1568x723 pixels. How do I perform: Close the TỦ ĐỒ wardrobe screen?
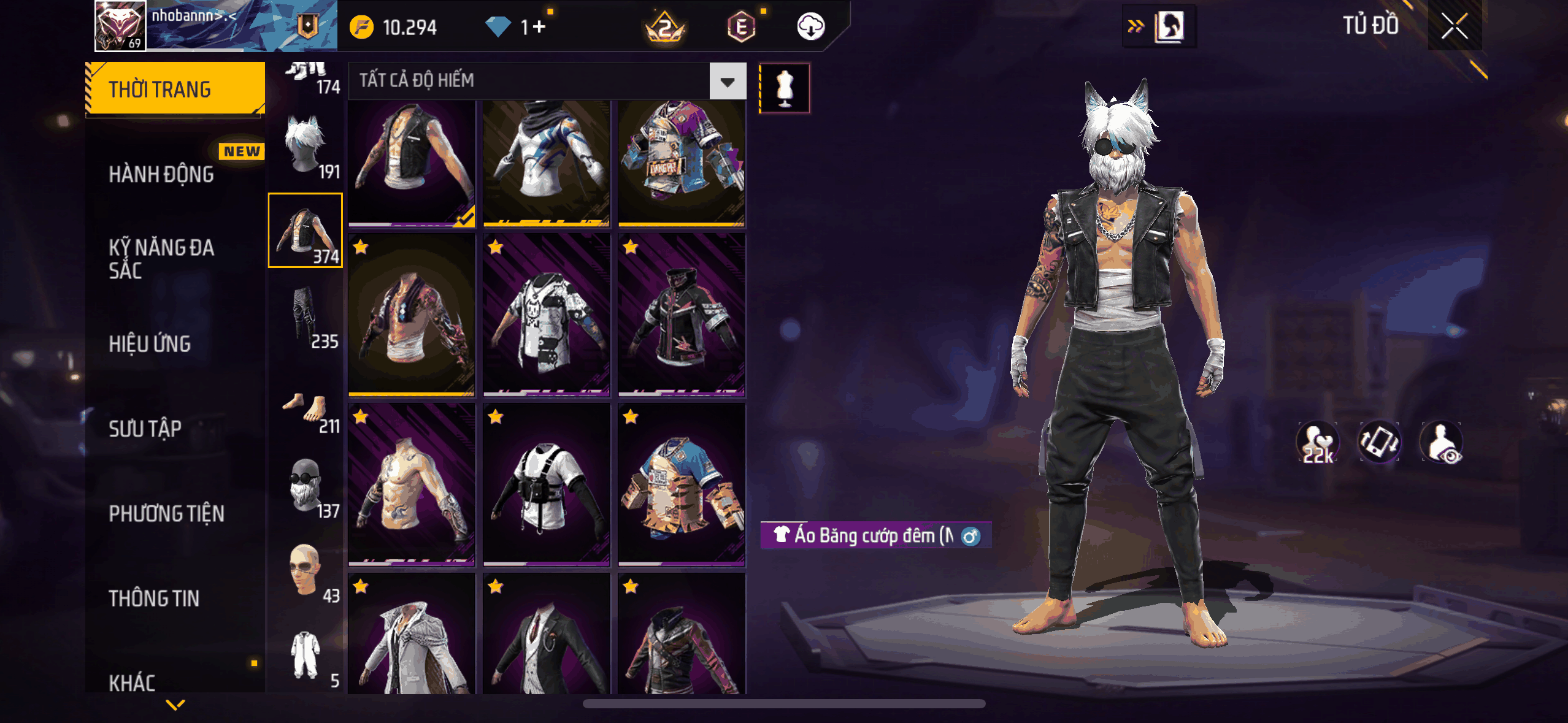click(1454, 26)
